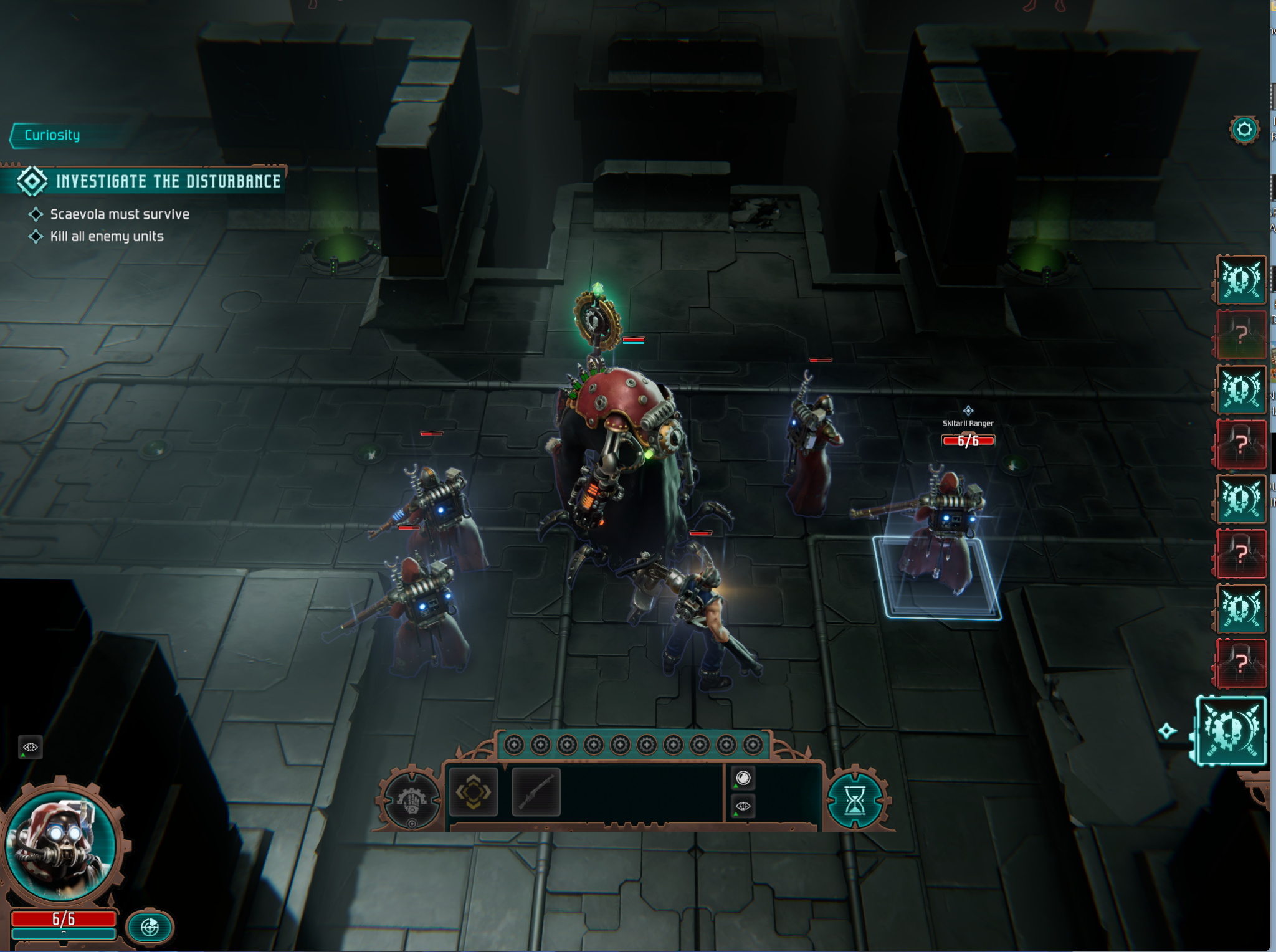The image size is (1276, 952).
Task: Click the eye icon above the portrait
Action: click(30, 746)
